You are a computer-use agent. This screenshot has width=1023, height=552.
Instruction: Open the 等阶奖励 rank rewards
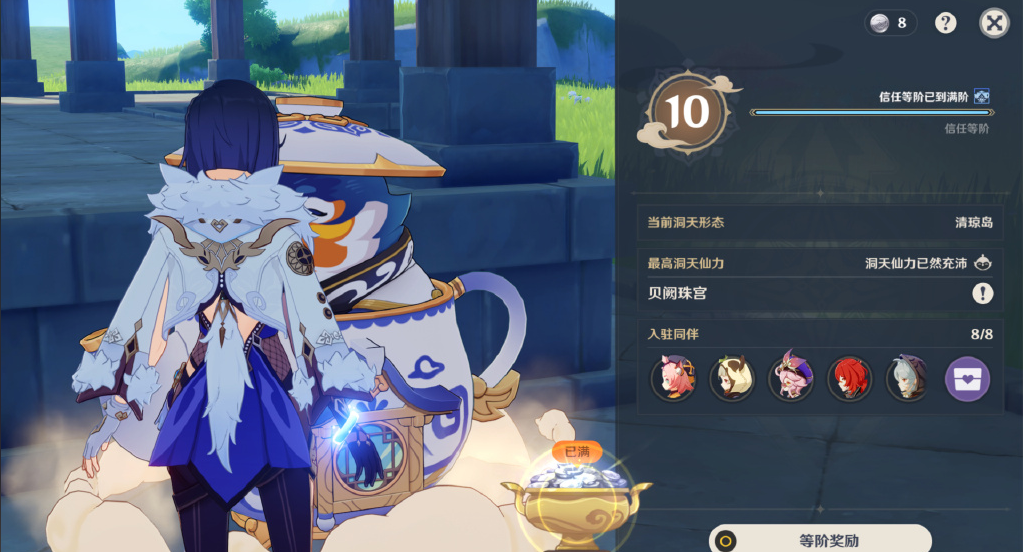pos(820,540)
